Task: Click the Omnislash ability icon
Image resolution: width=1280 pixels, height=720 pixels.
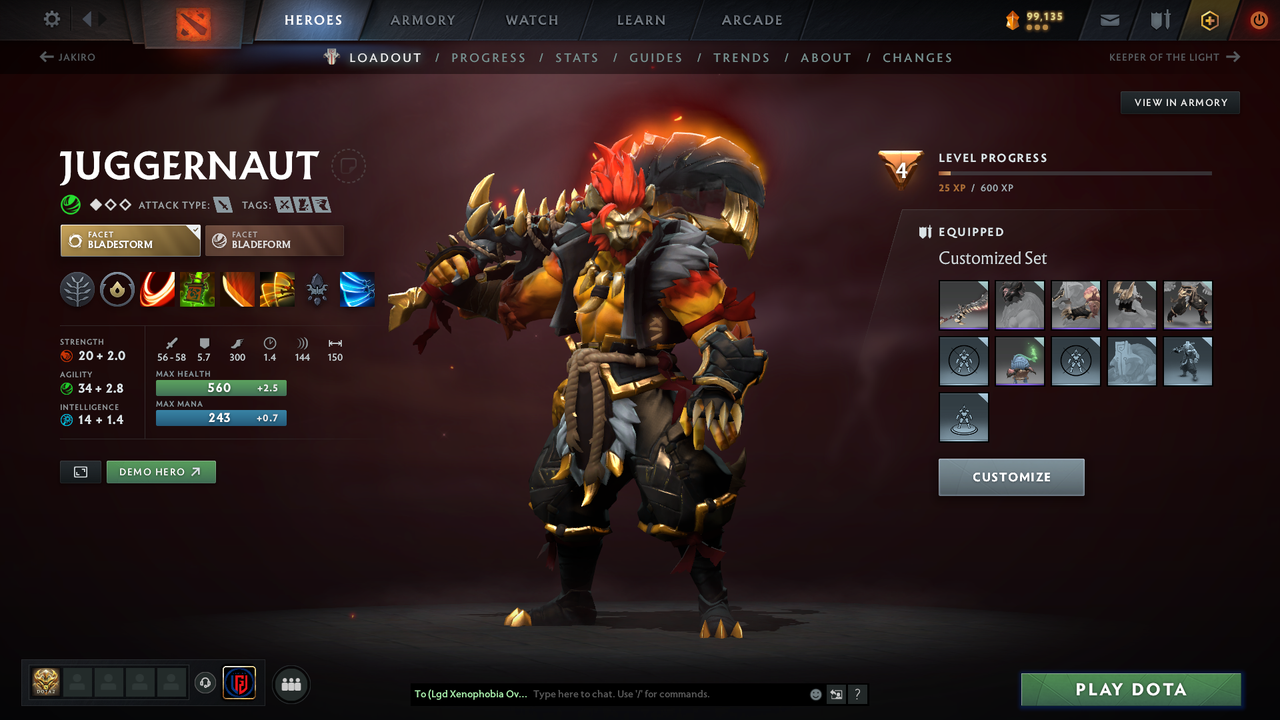Action: (277, 290)
